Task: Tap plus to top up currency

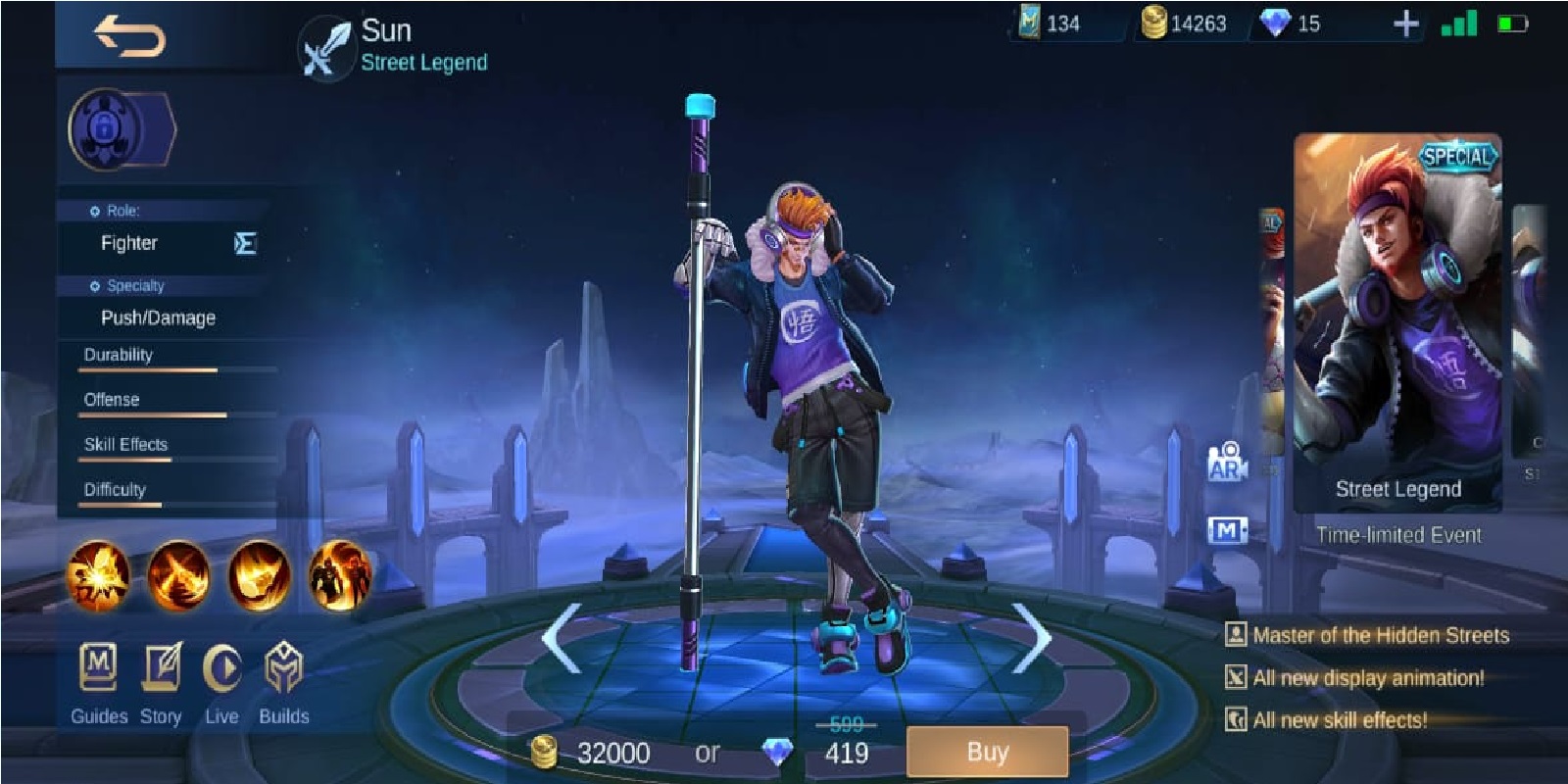Action: tap(1405, 24)
